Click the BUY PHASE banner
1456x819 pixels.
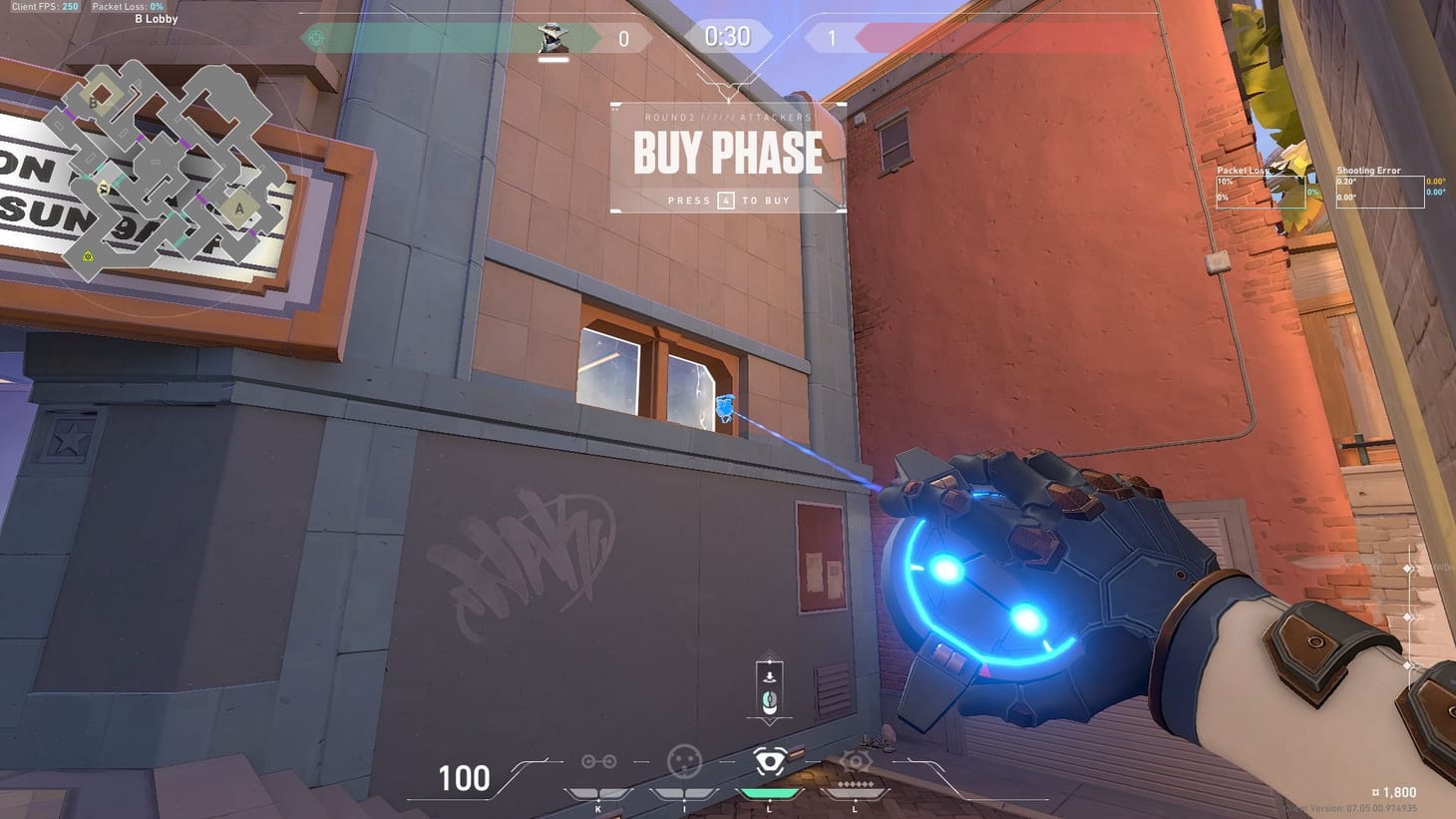pos(728,154)
